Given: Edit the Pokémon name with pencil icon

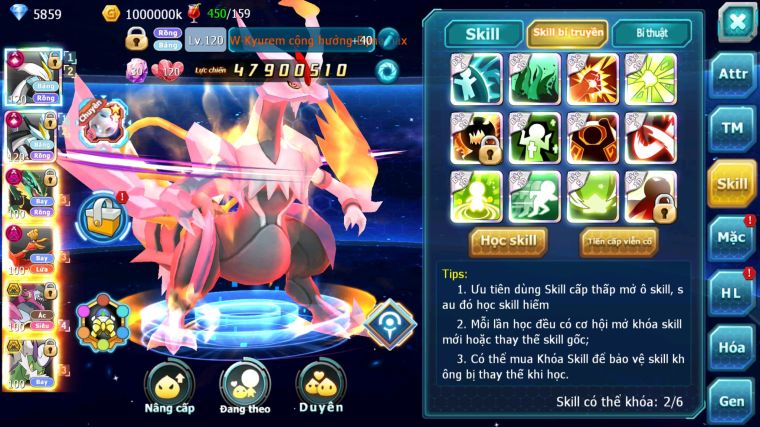Looking at the screenshot, I should [x=387, y=40].
